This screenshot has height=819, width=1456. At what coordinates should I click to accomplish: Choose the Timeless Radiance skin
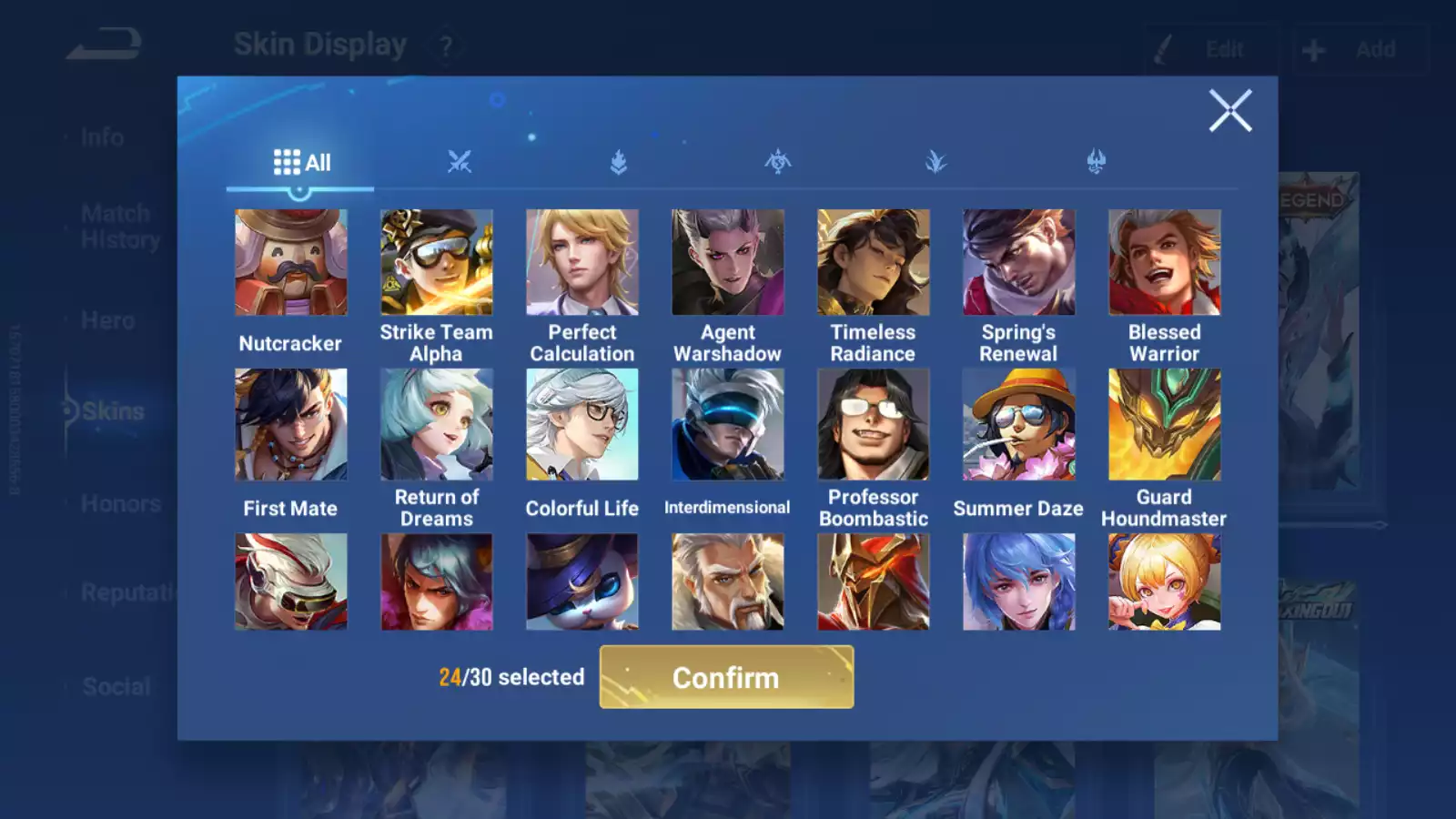tap(873, 263)
